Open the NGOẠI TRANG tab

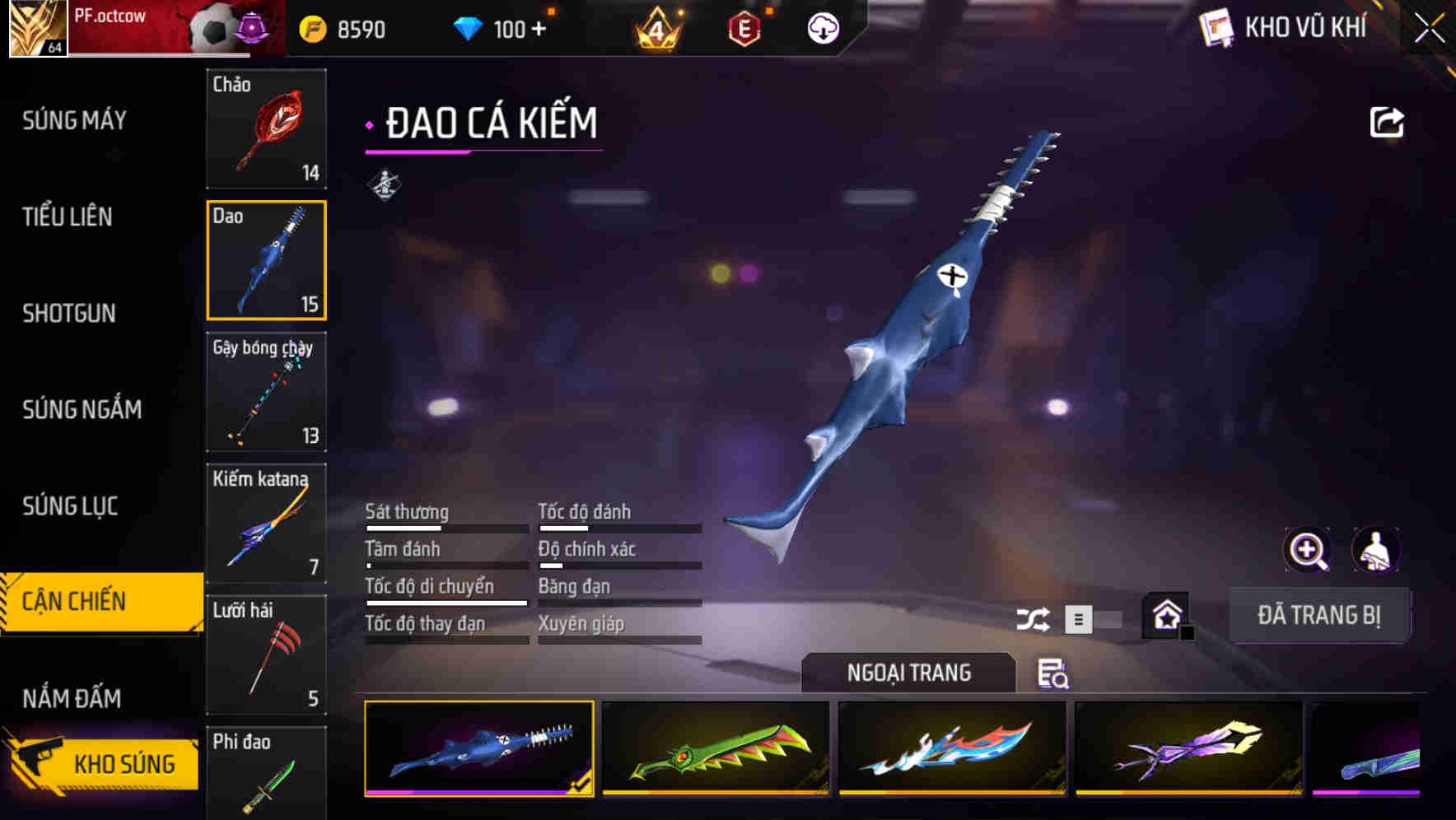909,673
